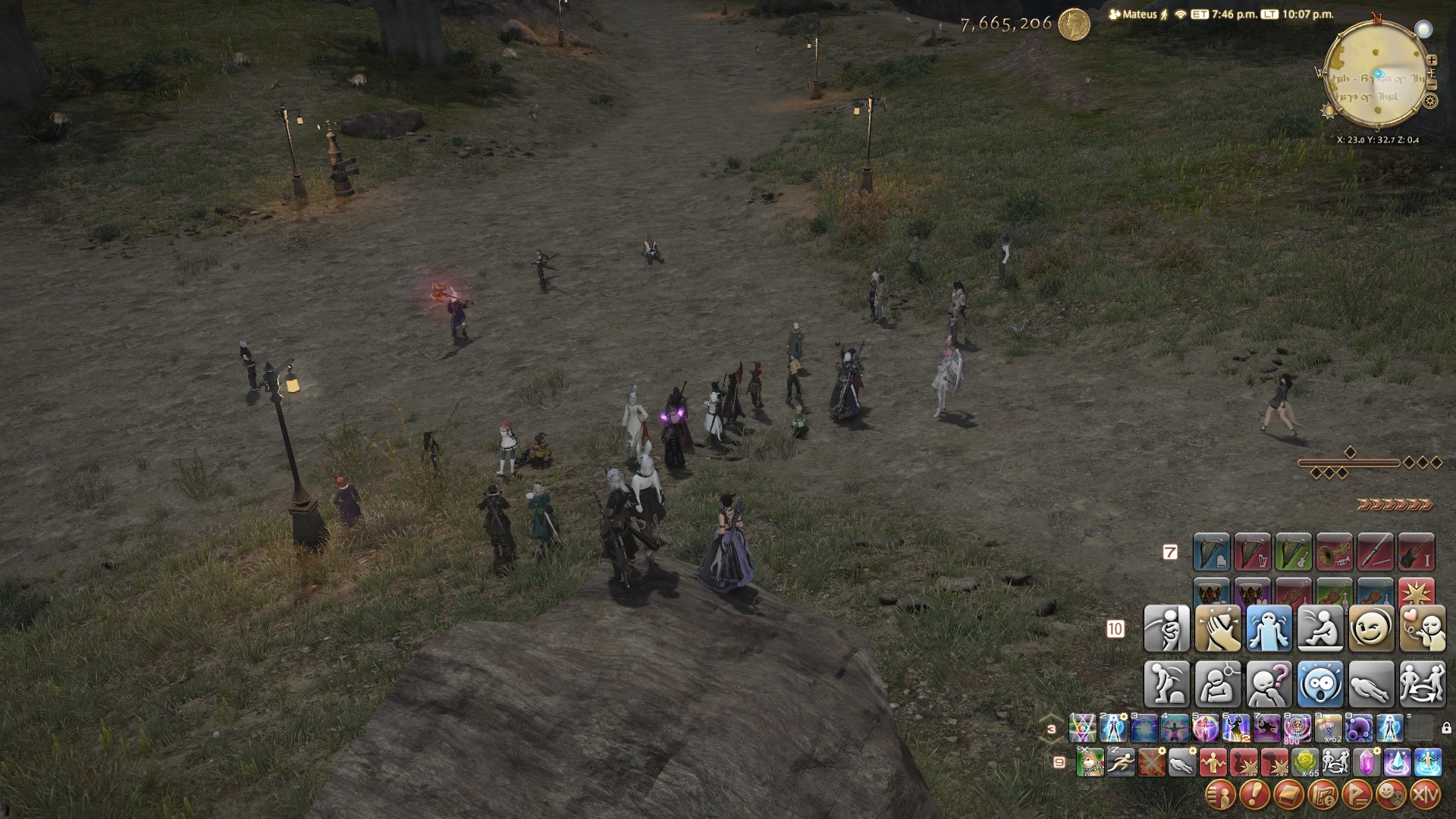This screenshot has width=1456, height=819.
Task: Use the surprised blue face emote
Action: click(1319, 683)
